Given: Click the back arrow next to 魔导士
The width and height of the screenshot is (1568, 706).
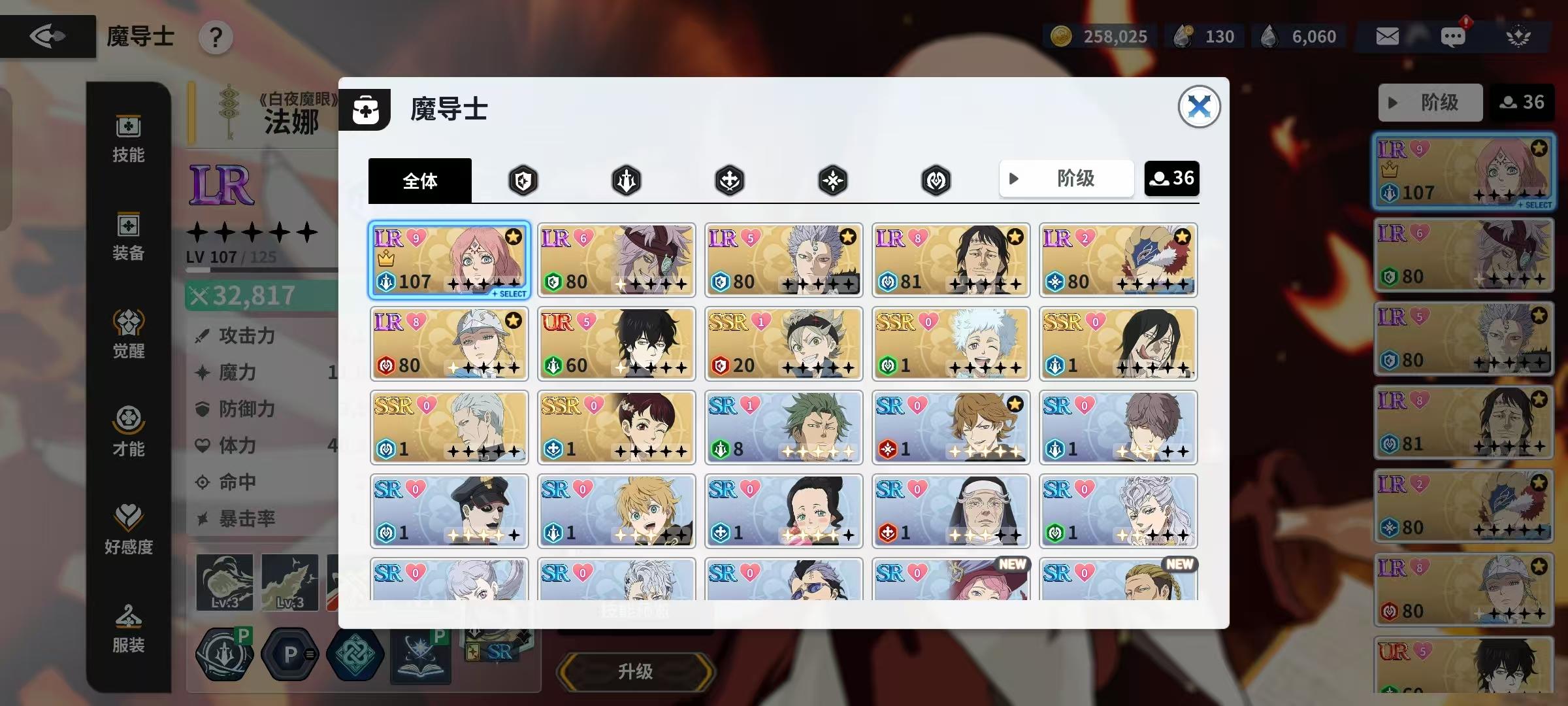Looking at the screenshot, I should pyautogui.click(x=47, y=36).
